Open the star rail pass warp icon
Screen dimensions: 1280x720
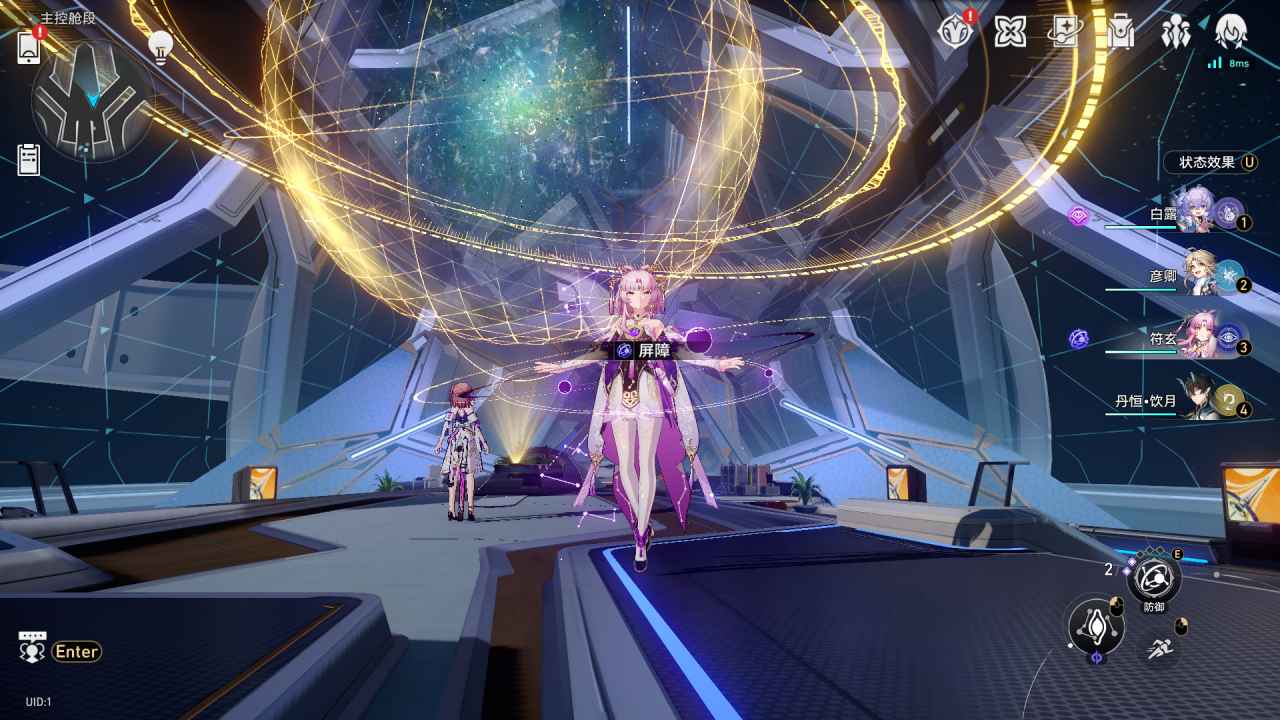tap(1065, 32)
